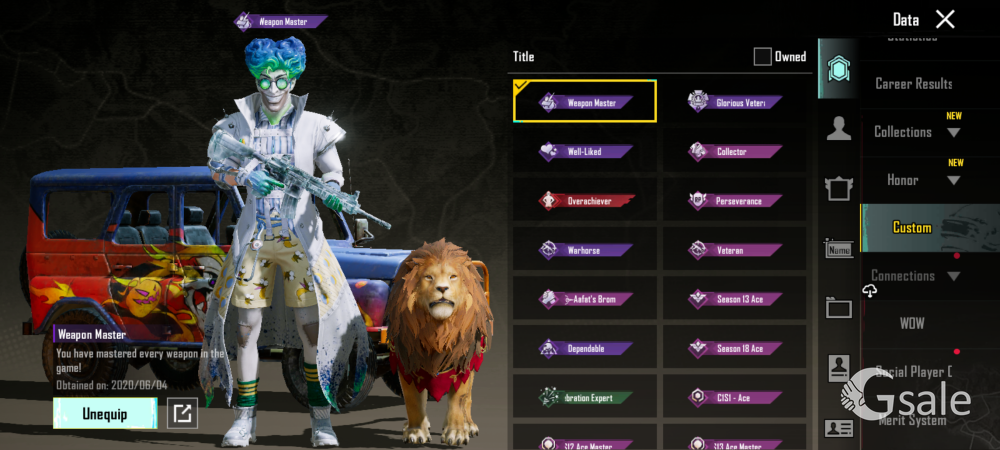Pick the Collector title
The height and width of the screenshot is (450, 1000).
(x=735, y=152)
